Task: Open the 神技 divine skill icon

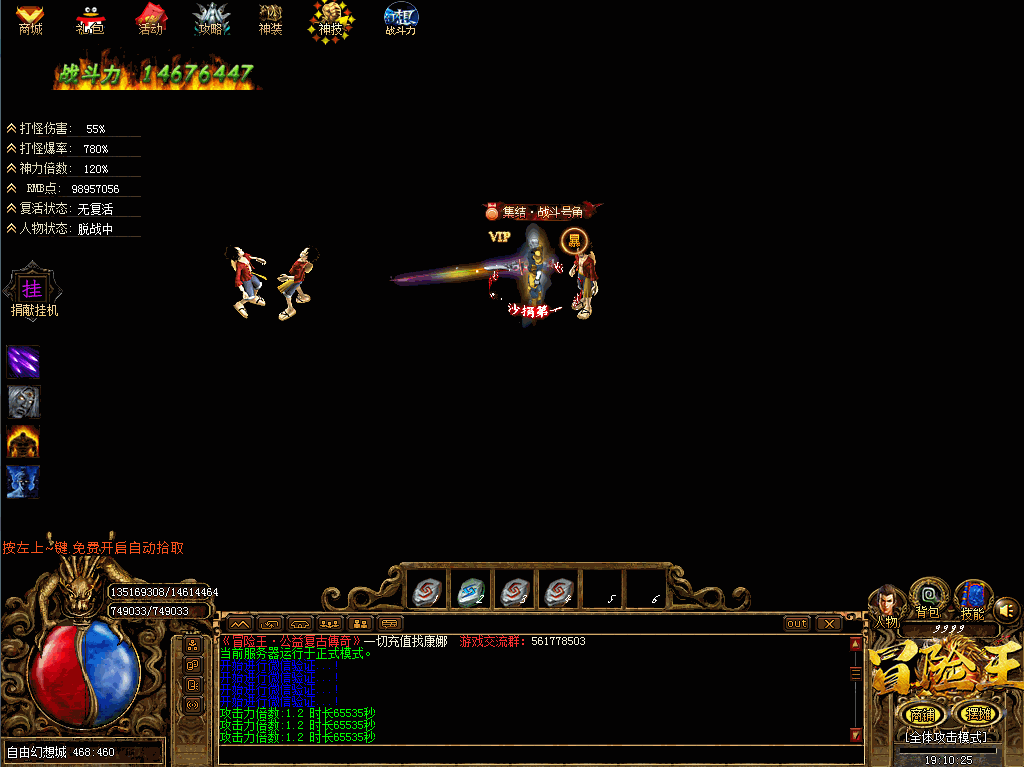Action: (330, 17)
